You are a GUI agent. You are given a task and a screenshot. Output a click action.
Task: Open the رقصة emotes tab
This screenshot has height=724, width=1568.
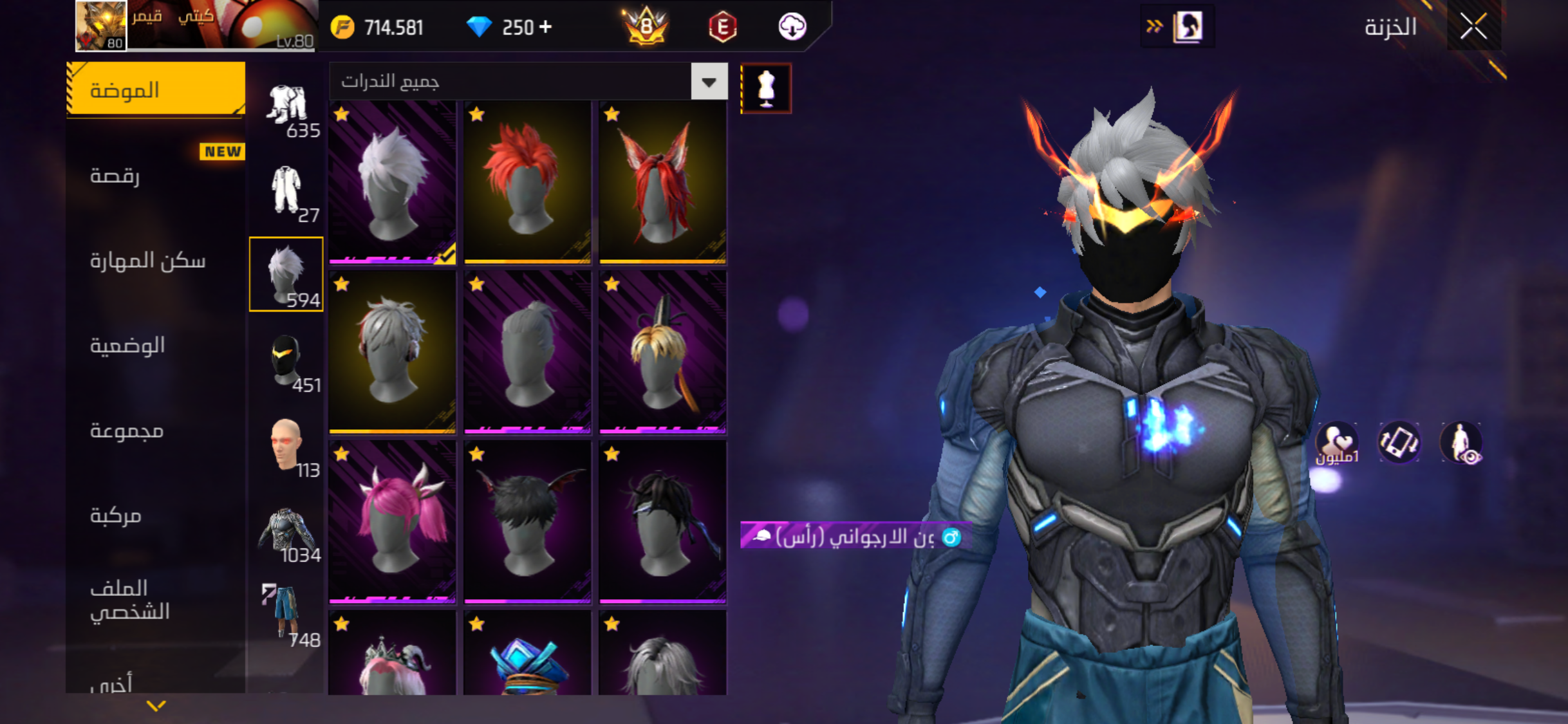116,175
